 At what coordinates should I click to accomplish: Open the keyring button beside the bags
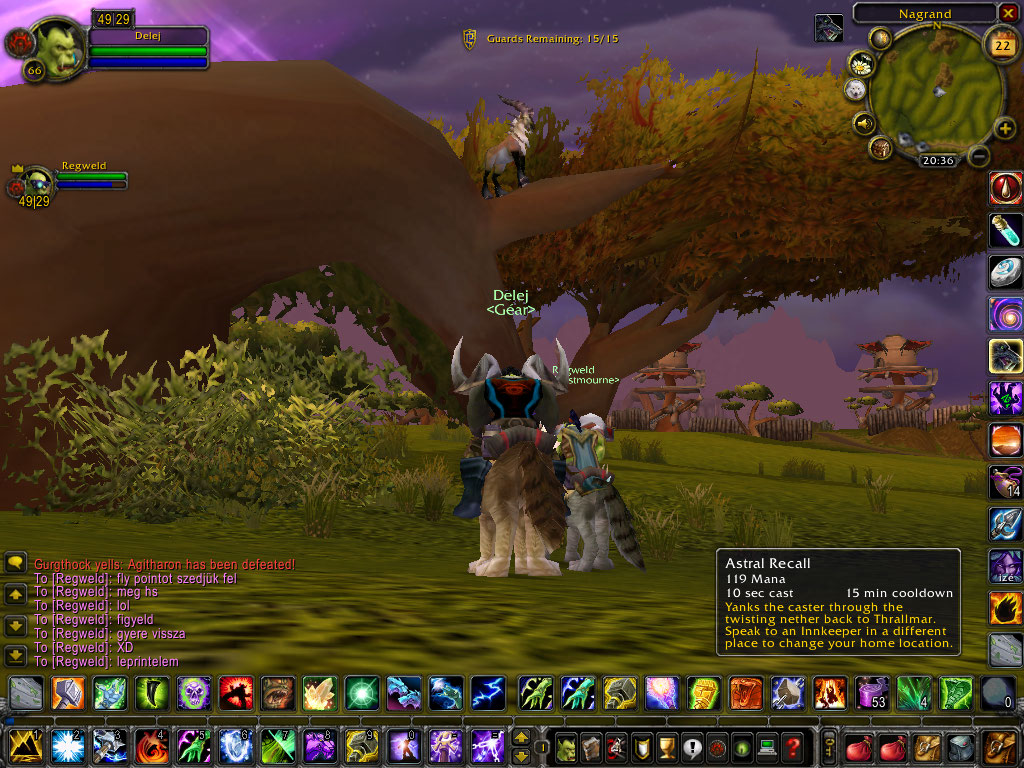tap(829, 746)
